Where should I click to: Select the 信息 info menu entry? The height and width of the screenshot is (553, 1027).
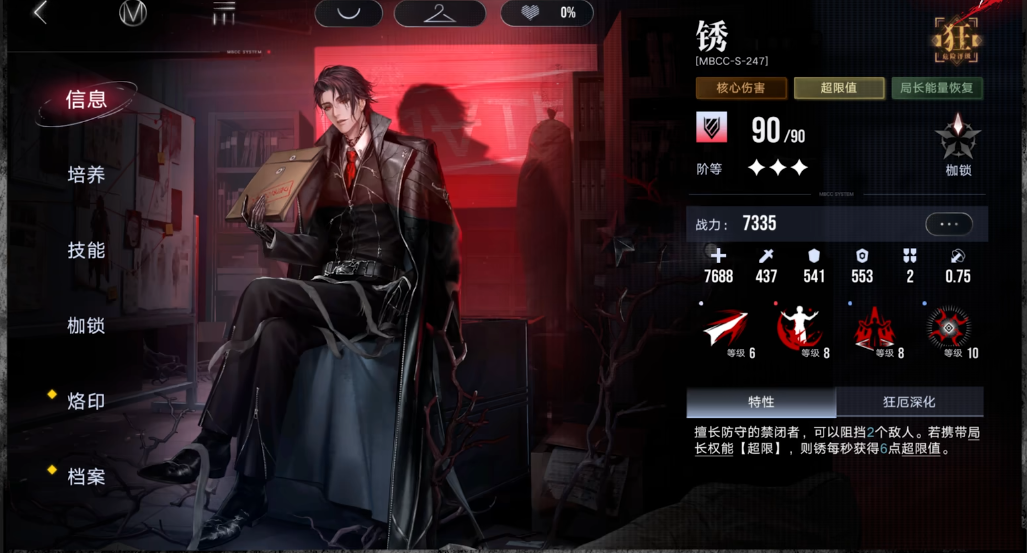[86, 99]
